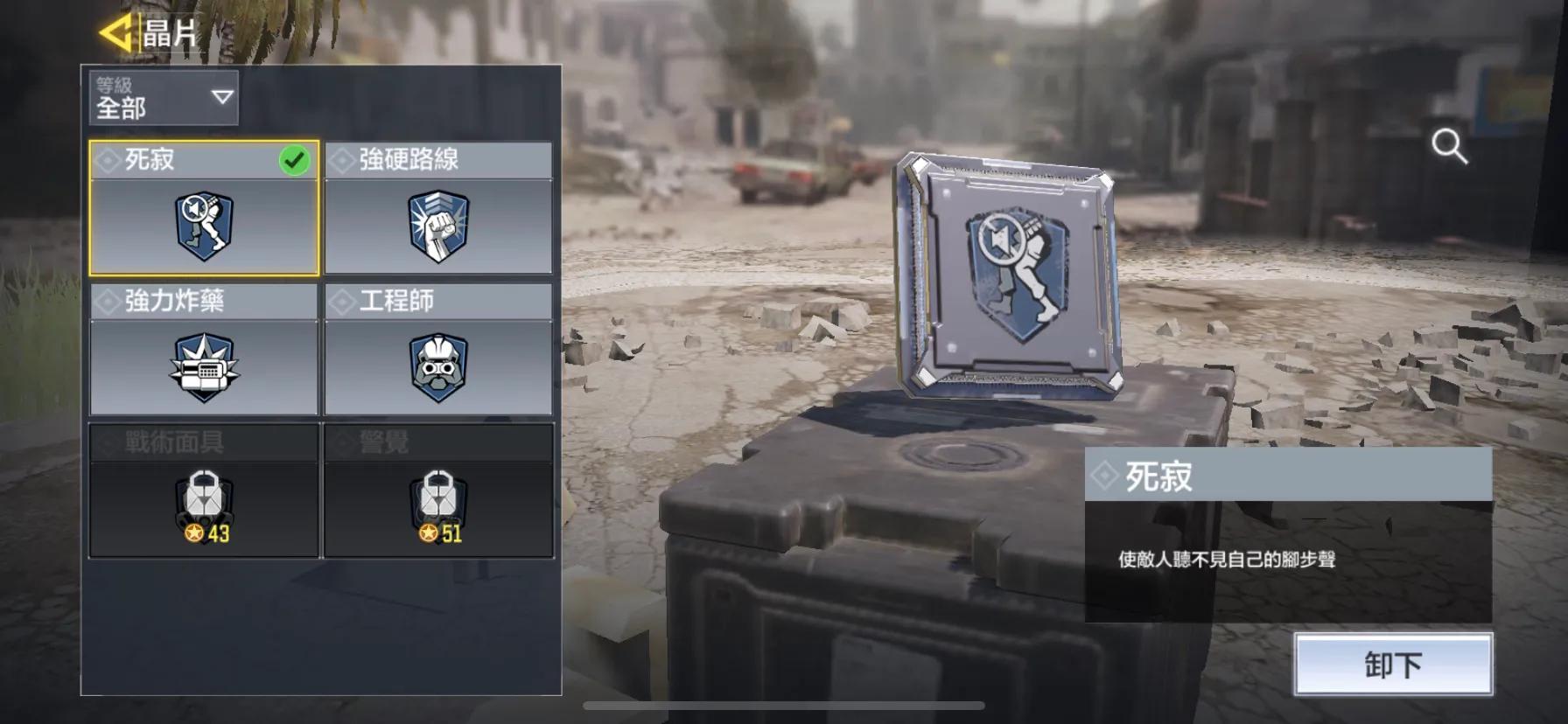Tap the locked 戰術面具 perk tile
This screenshot has height=724, width=1568.
click(x=204, y=491)
